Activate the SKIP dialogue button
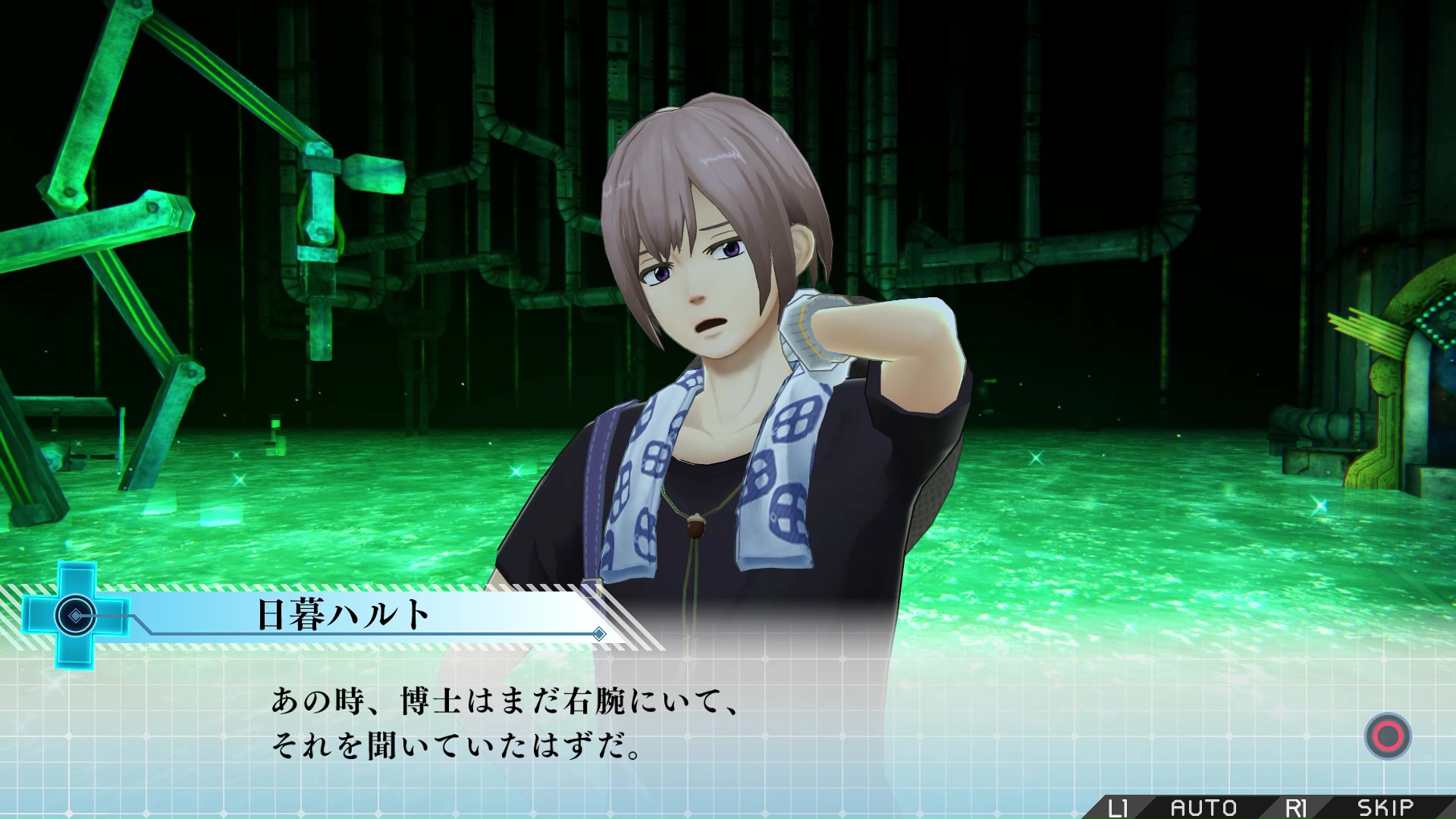Image resolution: width=1456 pixels, height=819 pixels. tap(1385, 808)
